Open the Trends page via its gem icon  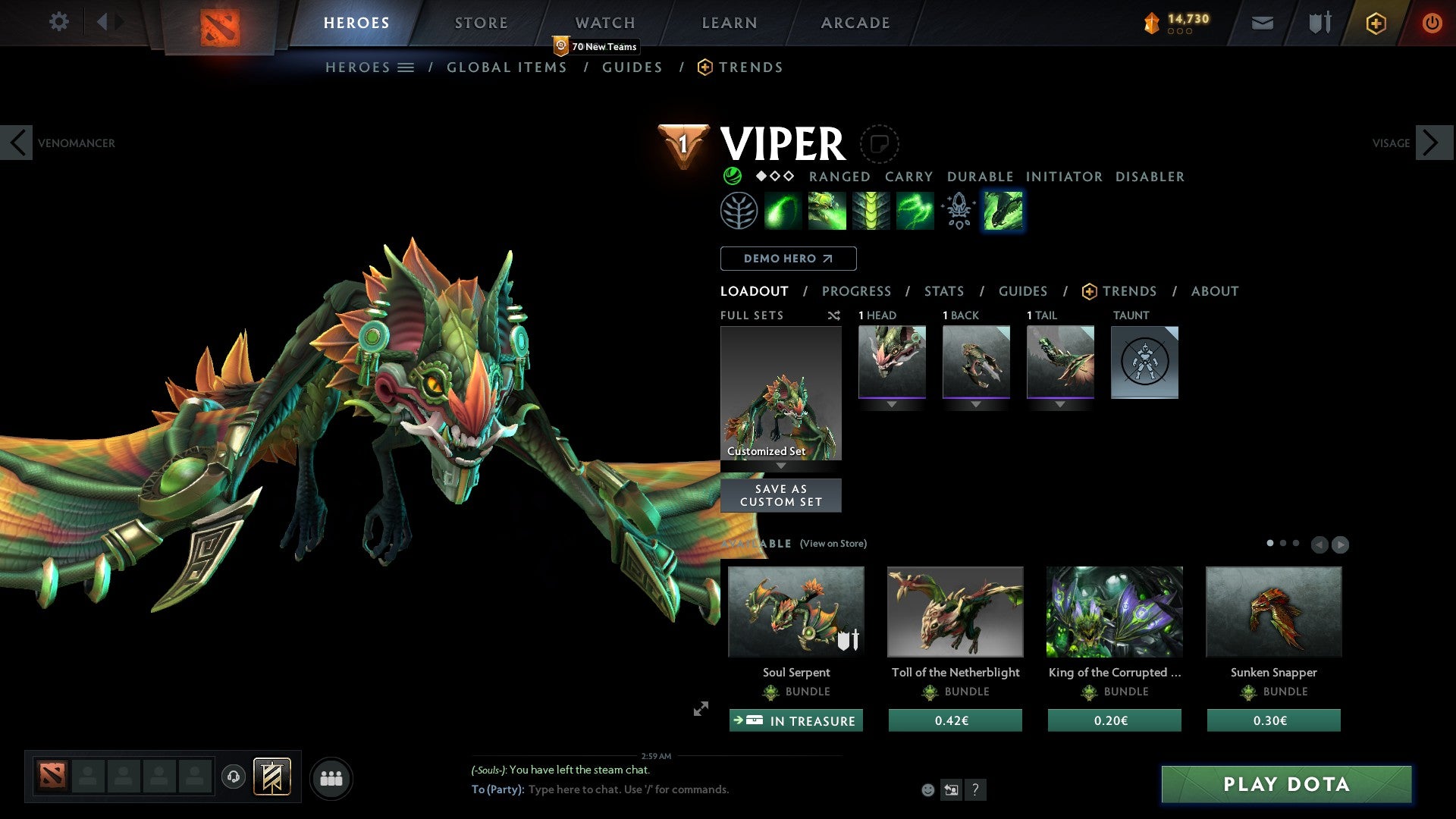704,67
